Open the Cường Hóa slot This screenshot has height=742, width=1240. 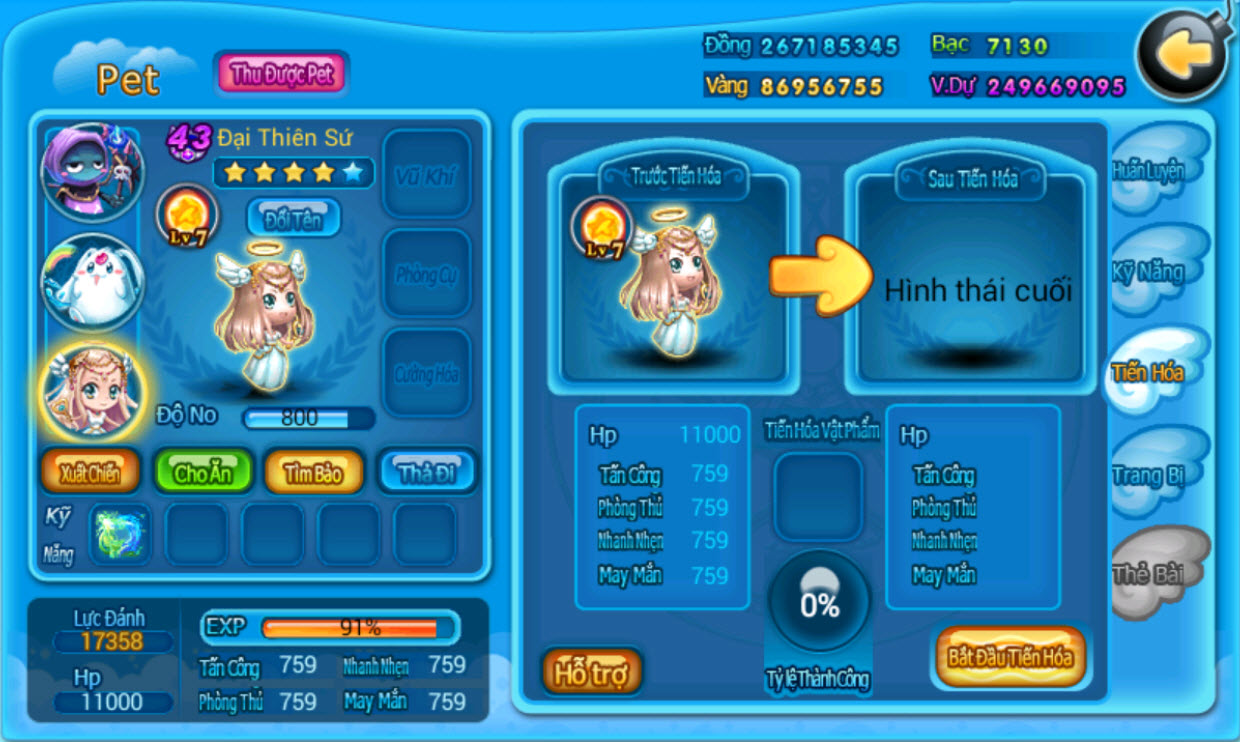[426, 373]
